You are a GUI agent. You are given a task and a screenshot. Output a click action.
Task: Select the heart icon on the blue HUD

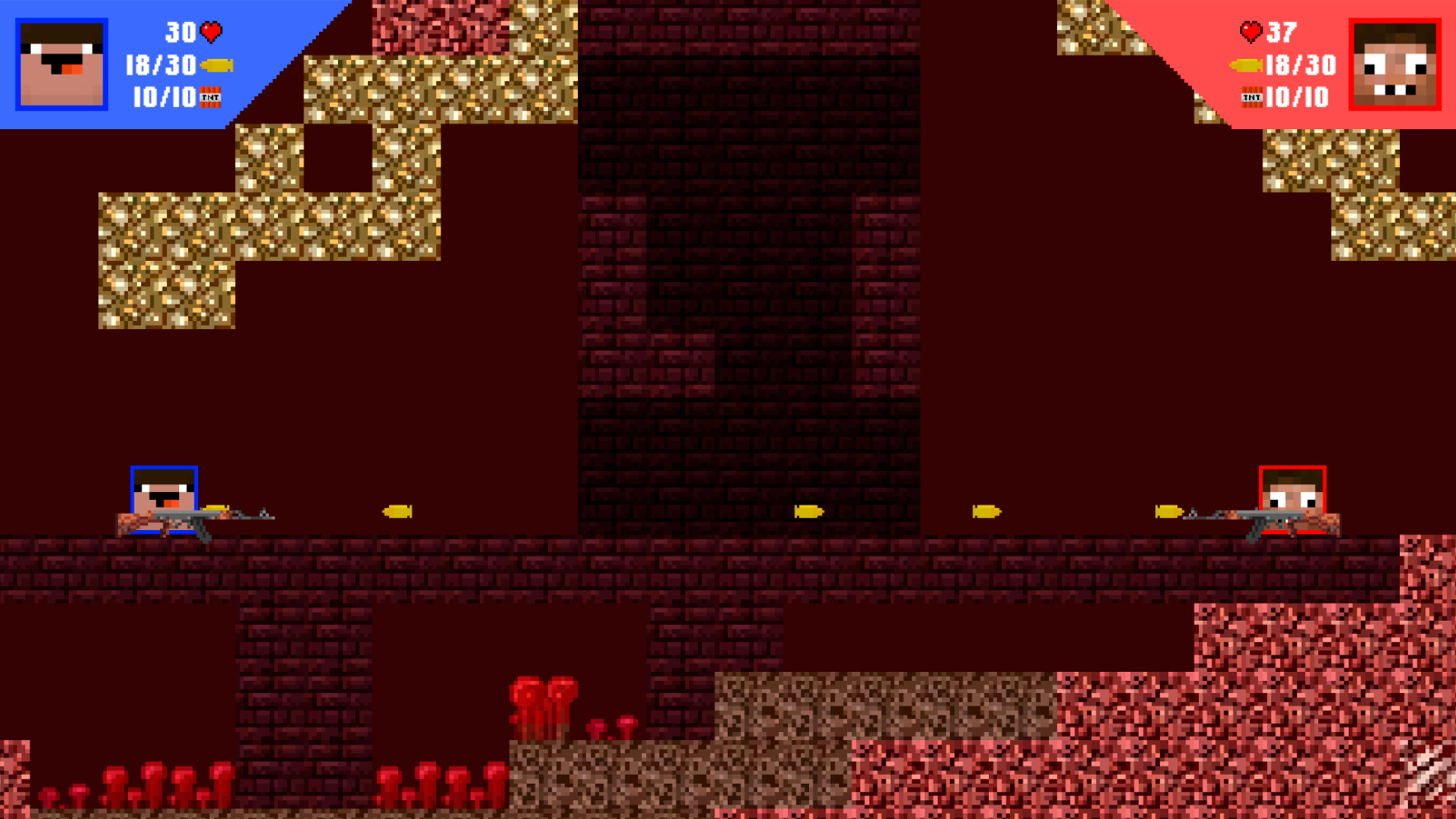pyautogui.click(x=212, y=32)
